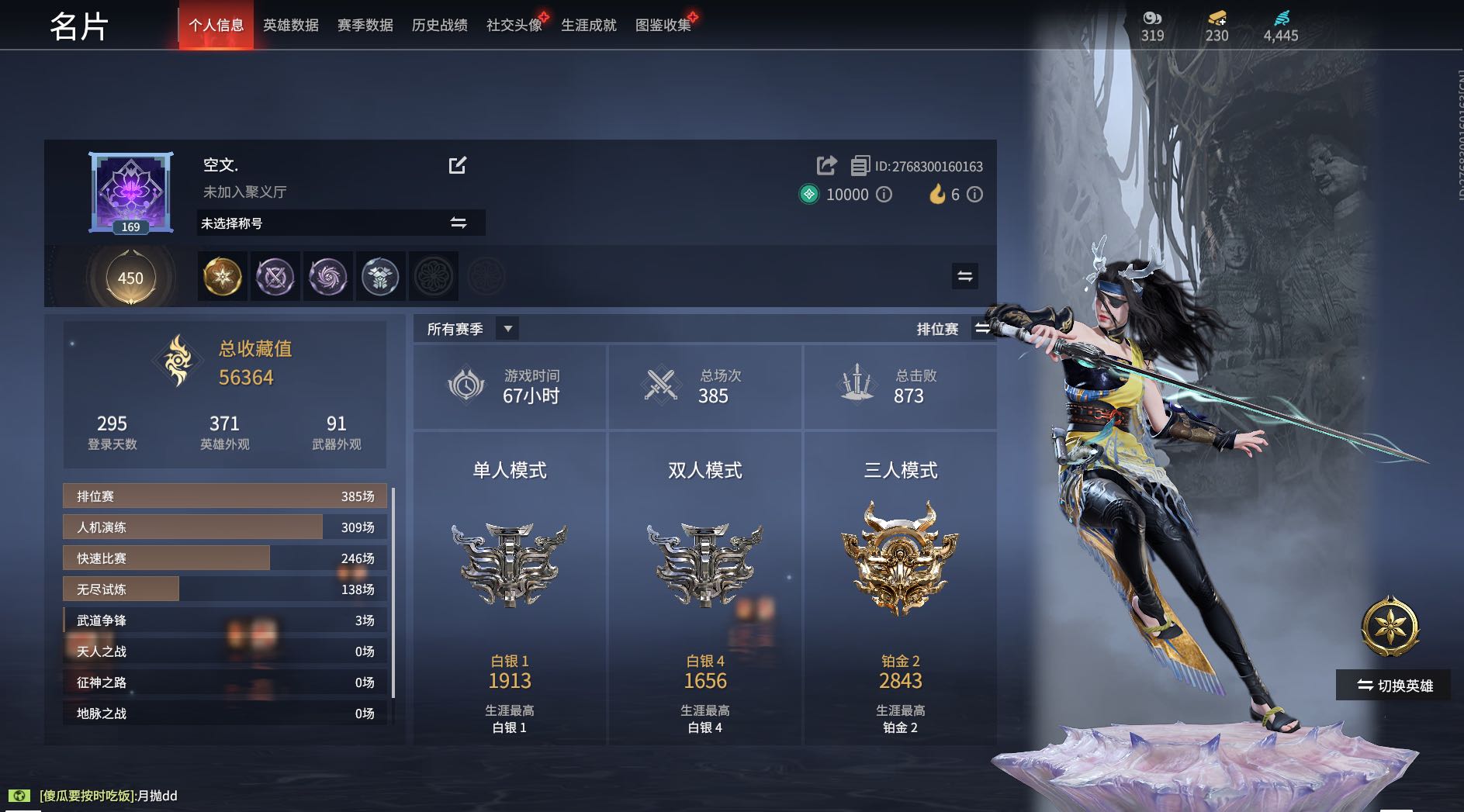Swap the displayed badge row
The width and height of the screenshot is (1464, 812).
965,276
